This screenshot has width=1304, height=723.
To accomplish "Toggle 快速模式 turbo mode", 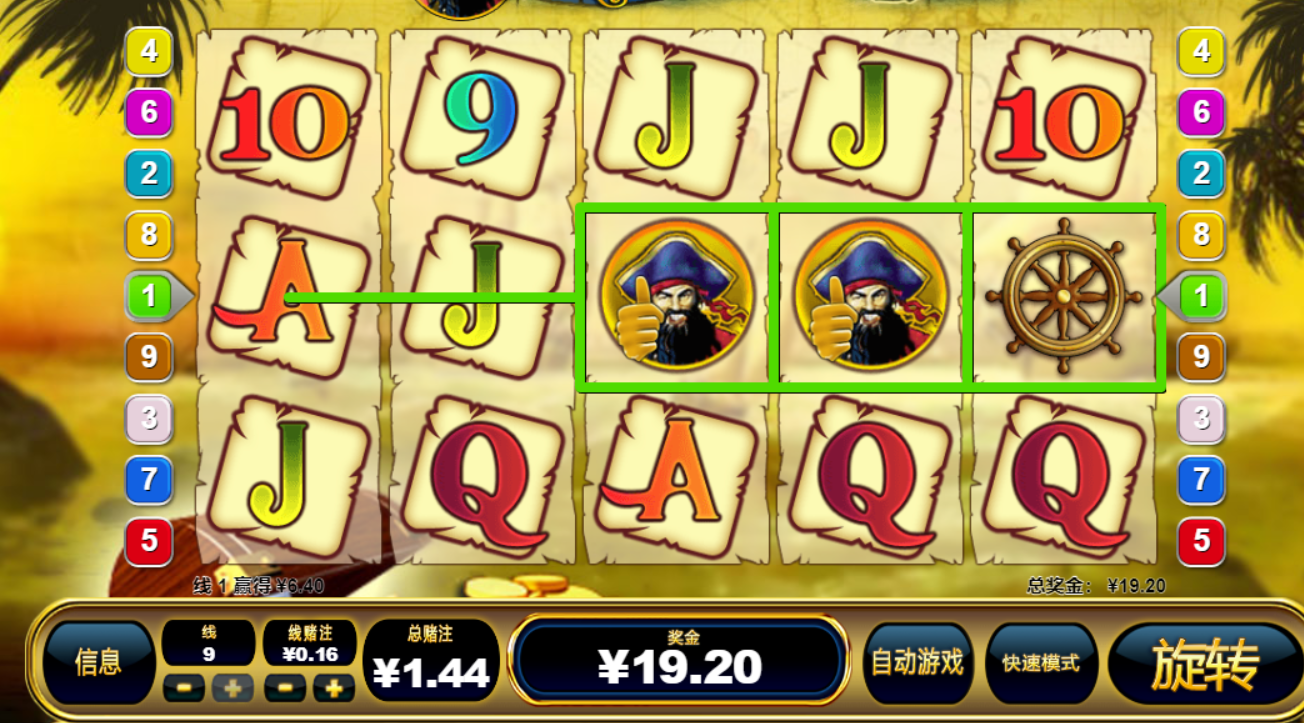I will click(1041, 663).
